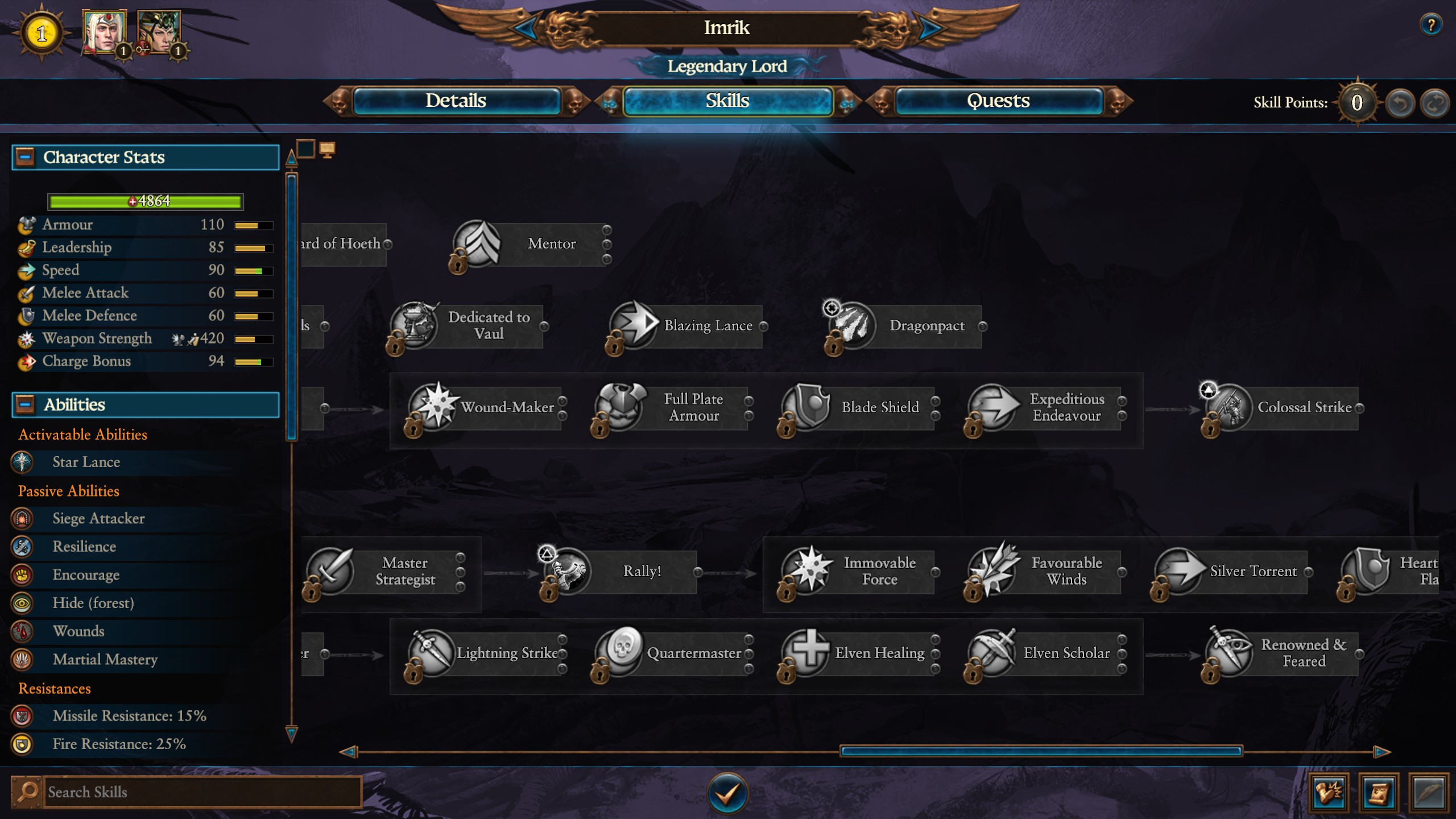Select the Colossal Strike skill
Screen dimensions: 1456x819
tap(1282, 407)
